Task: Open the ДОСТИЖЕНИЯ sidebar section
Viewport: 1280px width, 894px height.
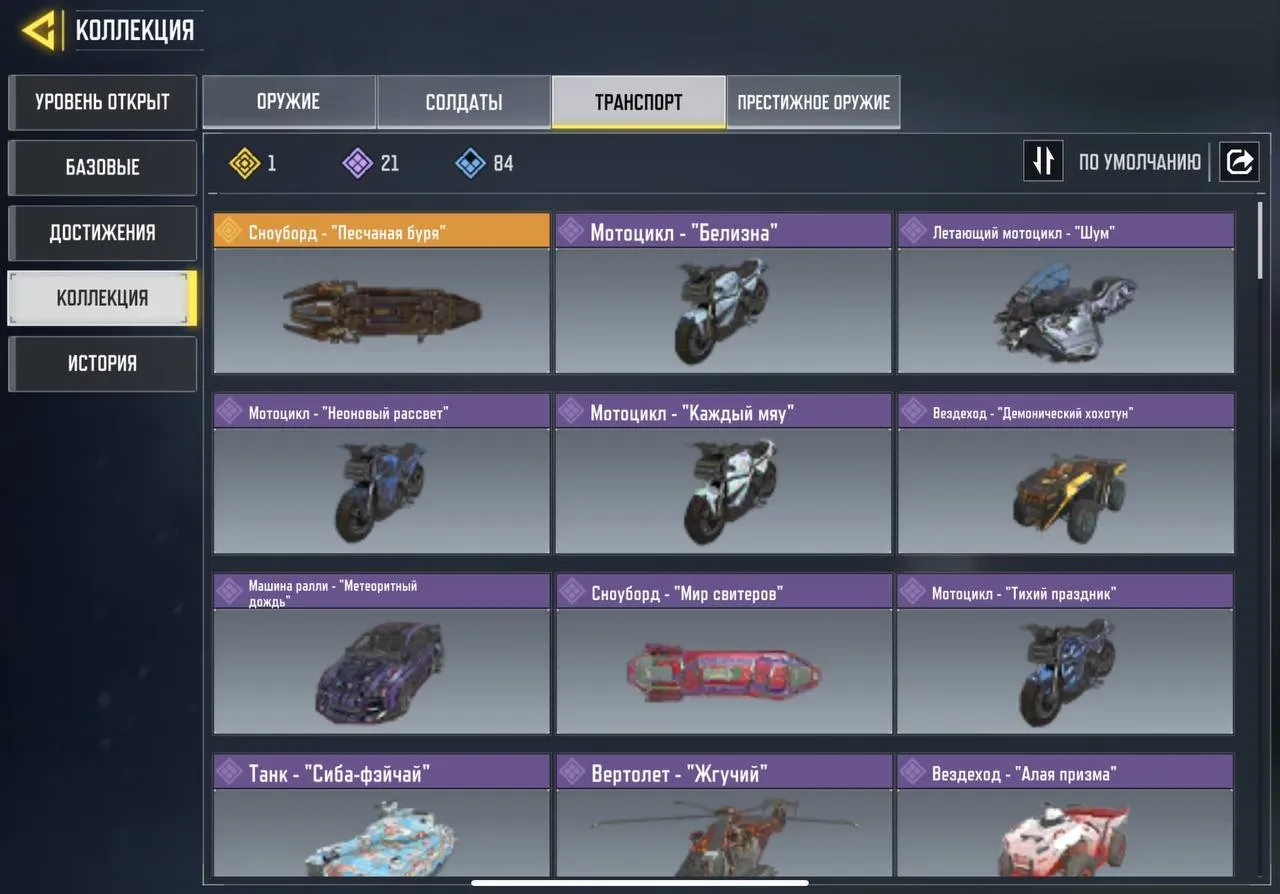Action: [x=102, y=232]
